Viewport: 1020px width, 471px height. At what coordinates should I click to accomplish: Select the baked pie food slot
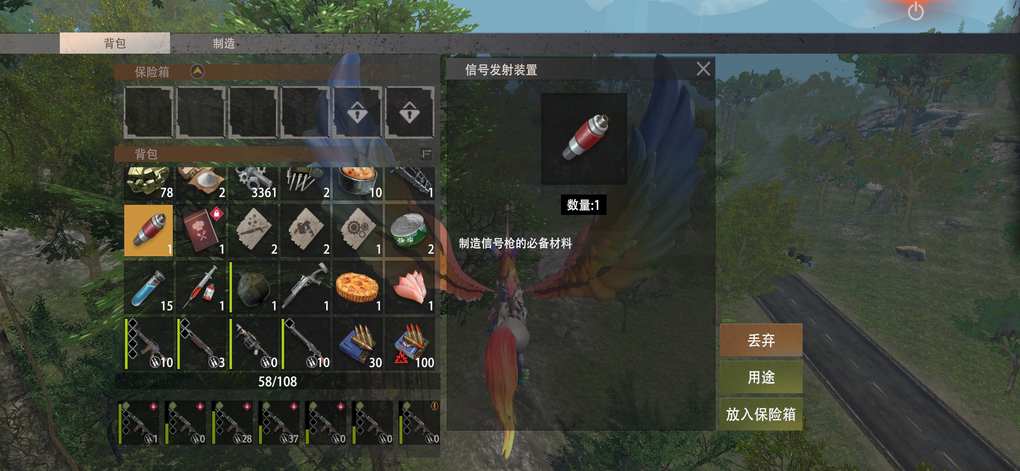click(x=357, y=287)
